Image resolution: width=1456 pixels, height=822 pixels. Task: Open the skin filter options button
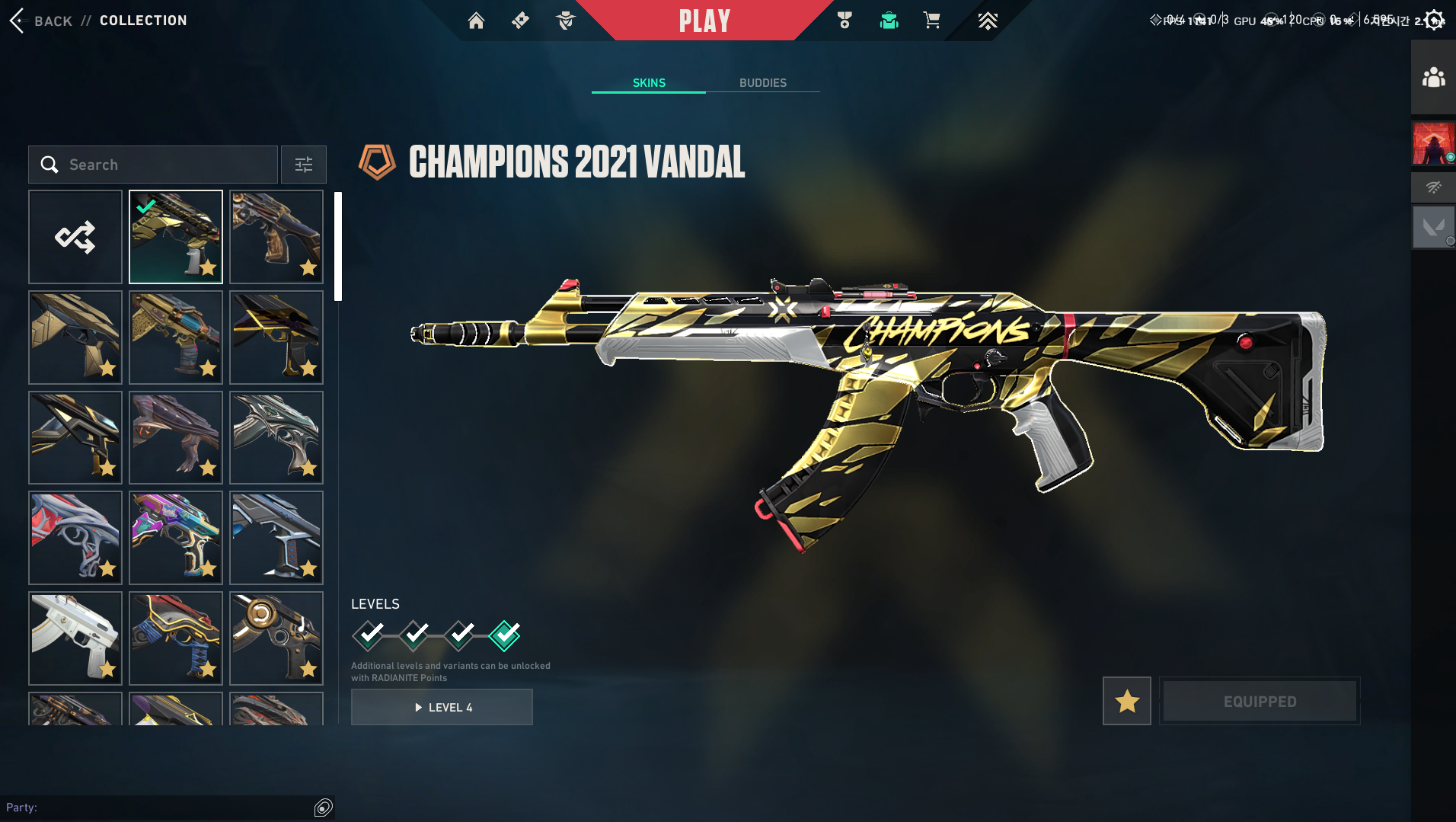[304, 165]
